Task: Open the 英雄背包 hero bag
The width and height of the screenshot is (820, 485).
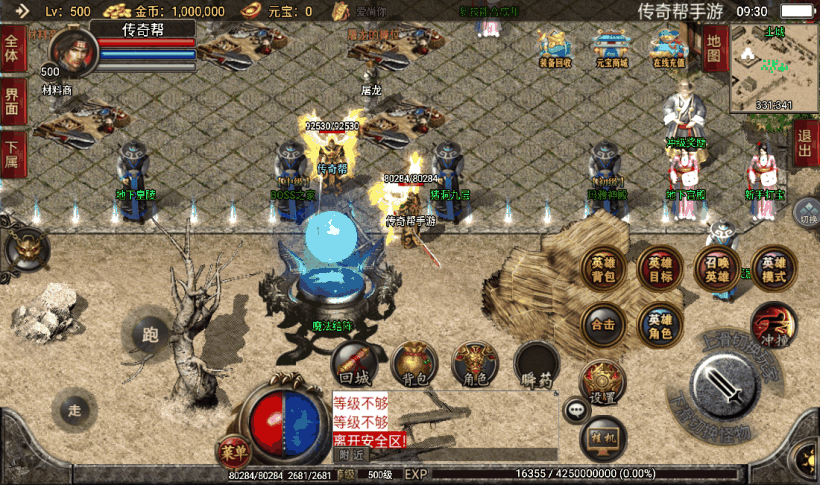Action: pyautogui.click(x=603, y=267)
